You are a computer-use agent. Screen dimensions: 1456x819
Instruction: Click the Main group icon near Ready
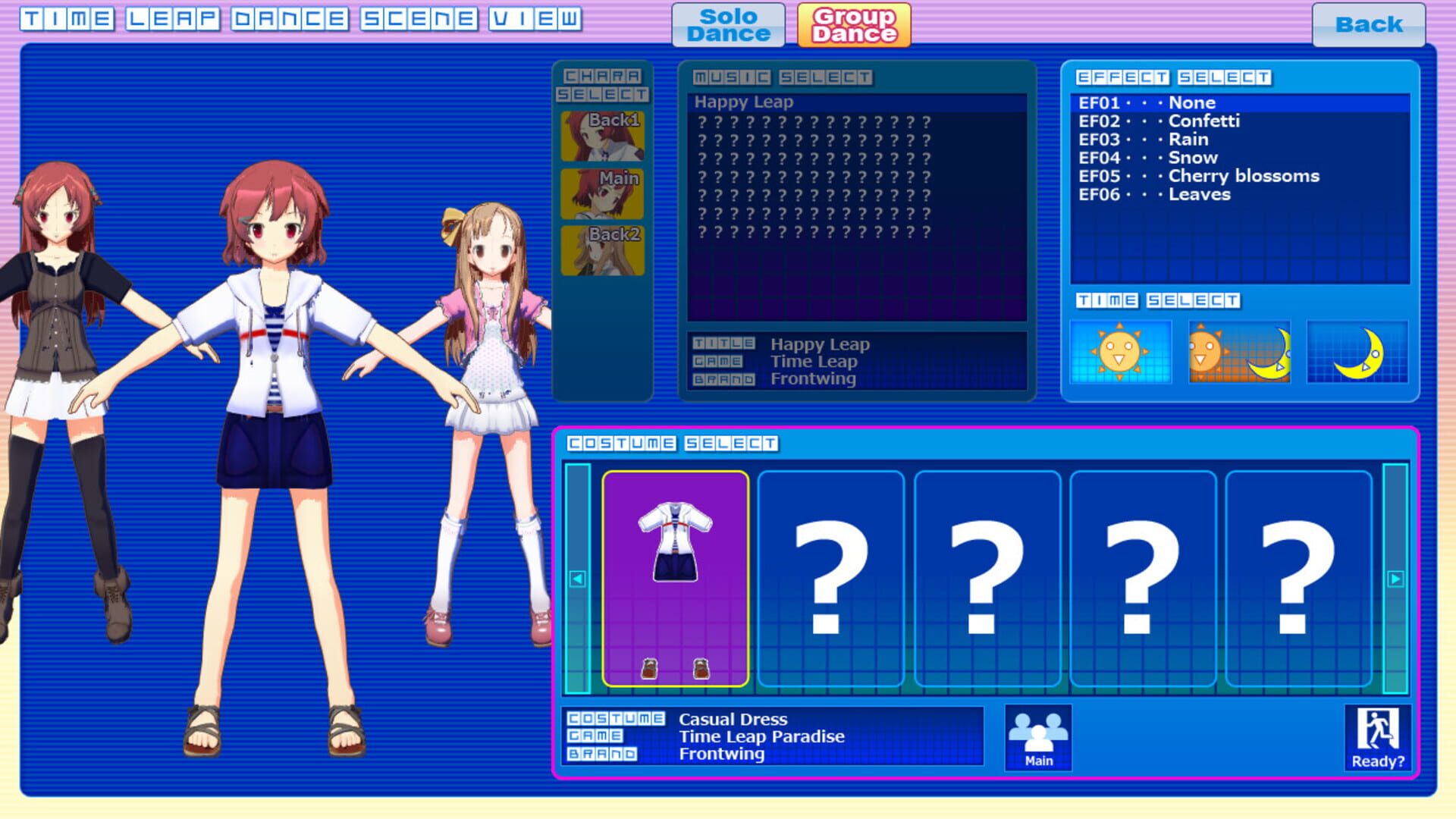1037,736
